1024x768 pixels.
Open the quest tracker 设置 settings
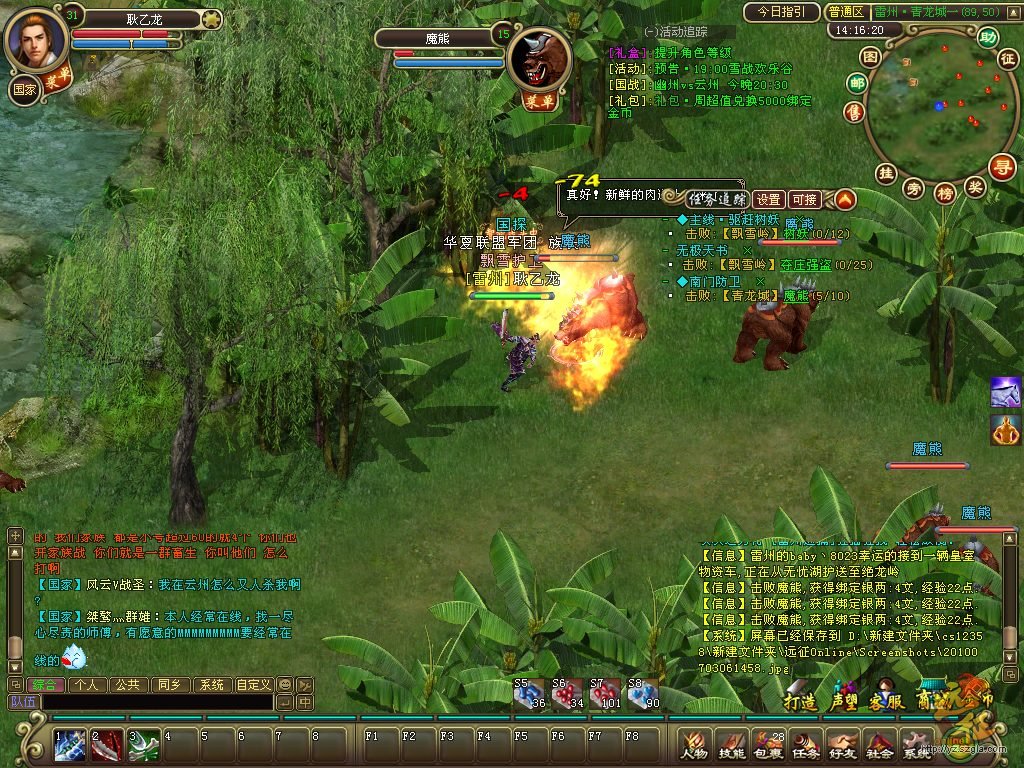[768, 199]
